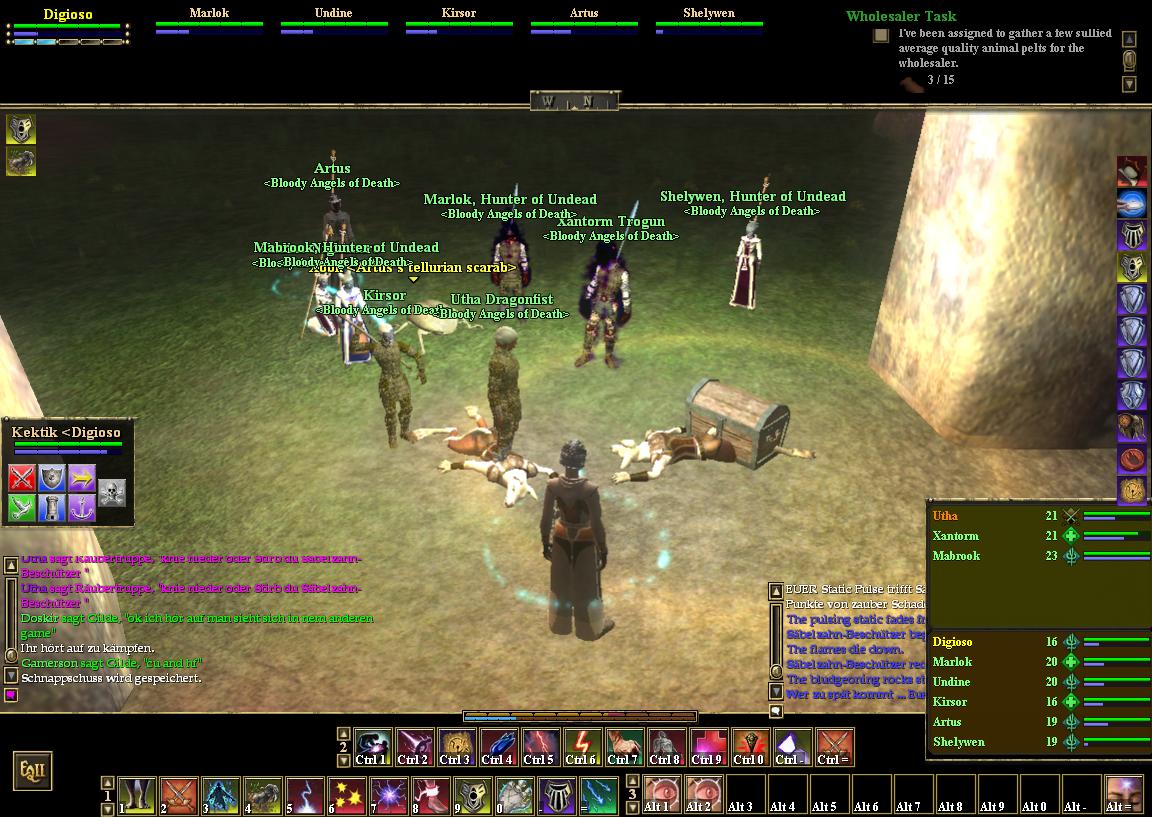Target Shelywen in the top group bar
Image resolution: width=1152 pixels, height=817 pixels.
(709, 14)
